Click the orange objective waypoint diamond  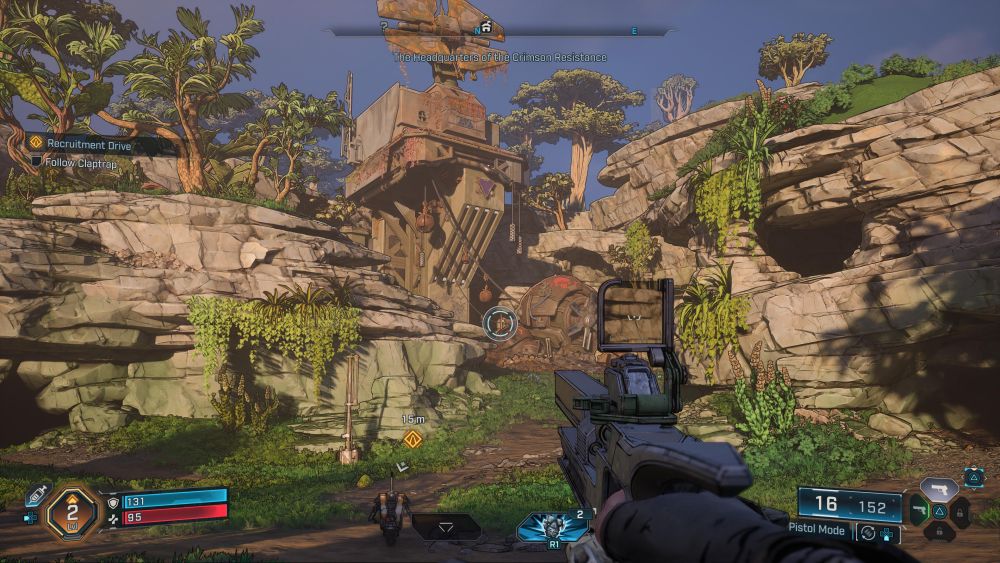click(x=412, y=439)
